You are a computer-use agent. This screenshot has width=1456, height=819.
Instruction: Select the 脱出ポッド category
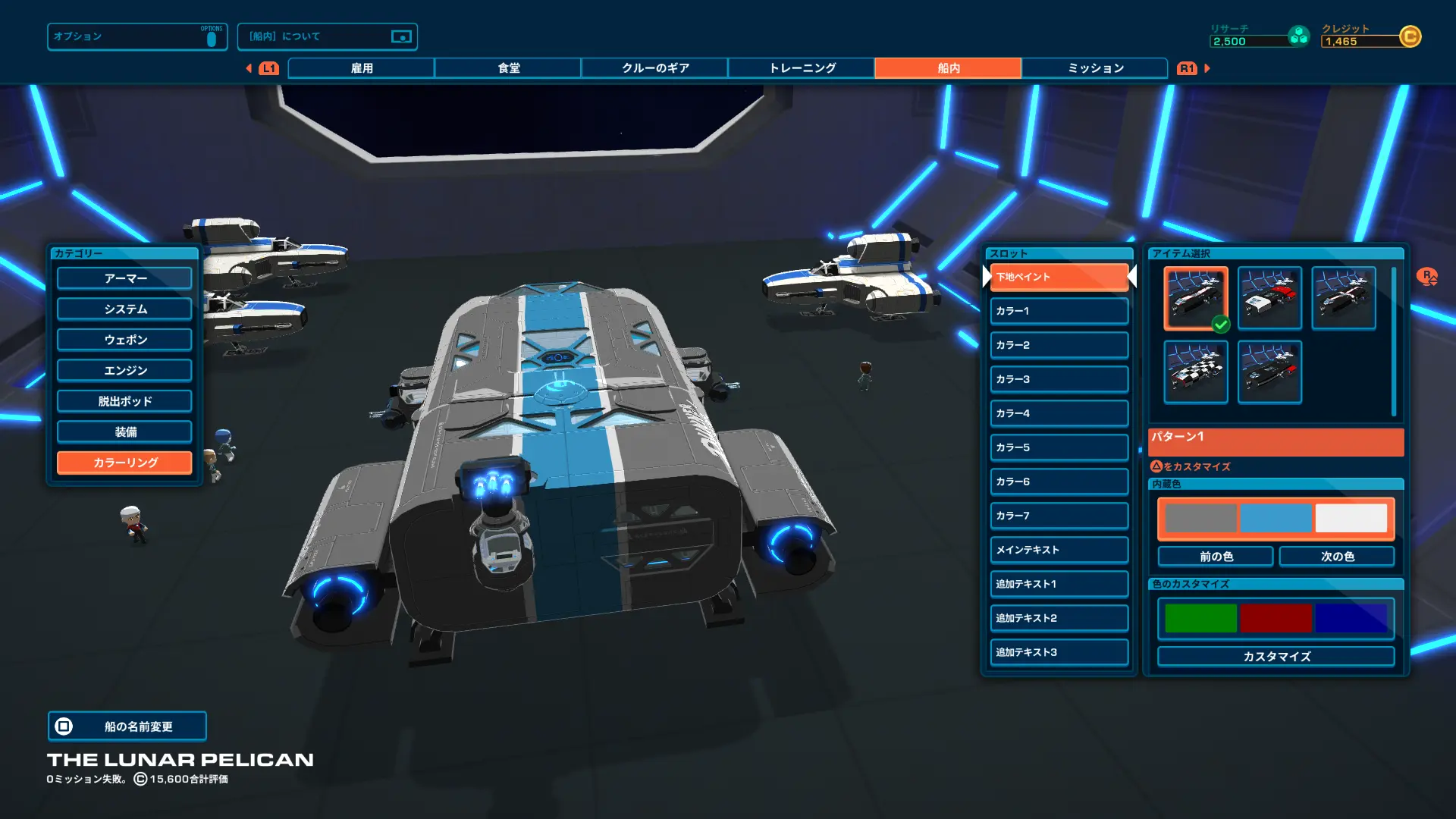coord(124,400)
